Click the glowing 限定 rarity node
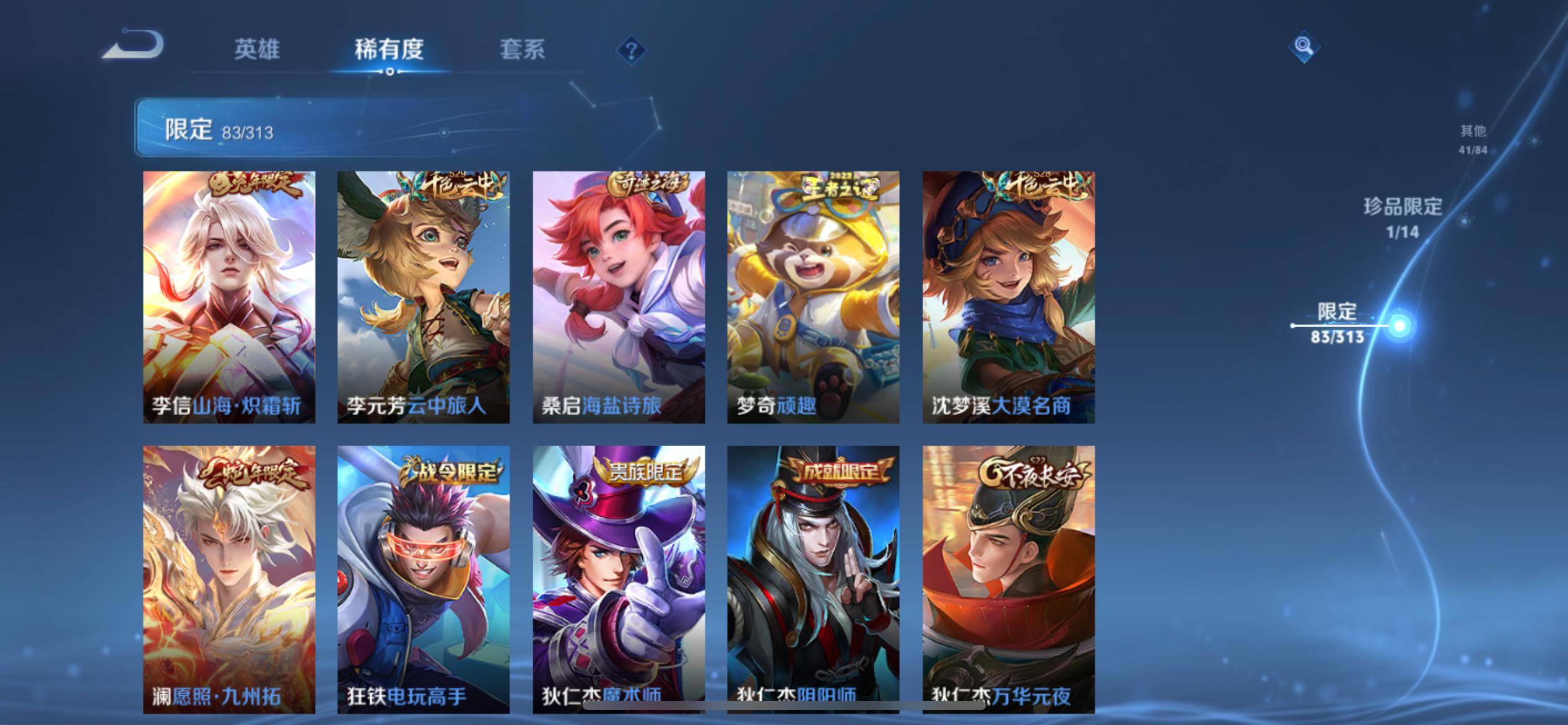 point(1399,325)
